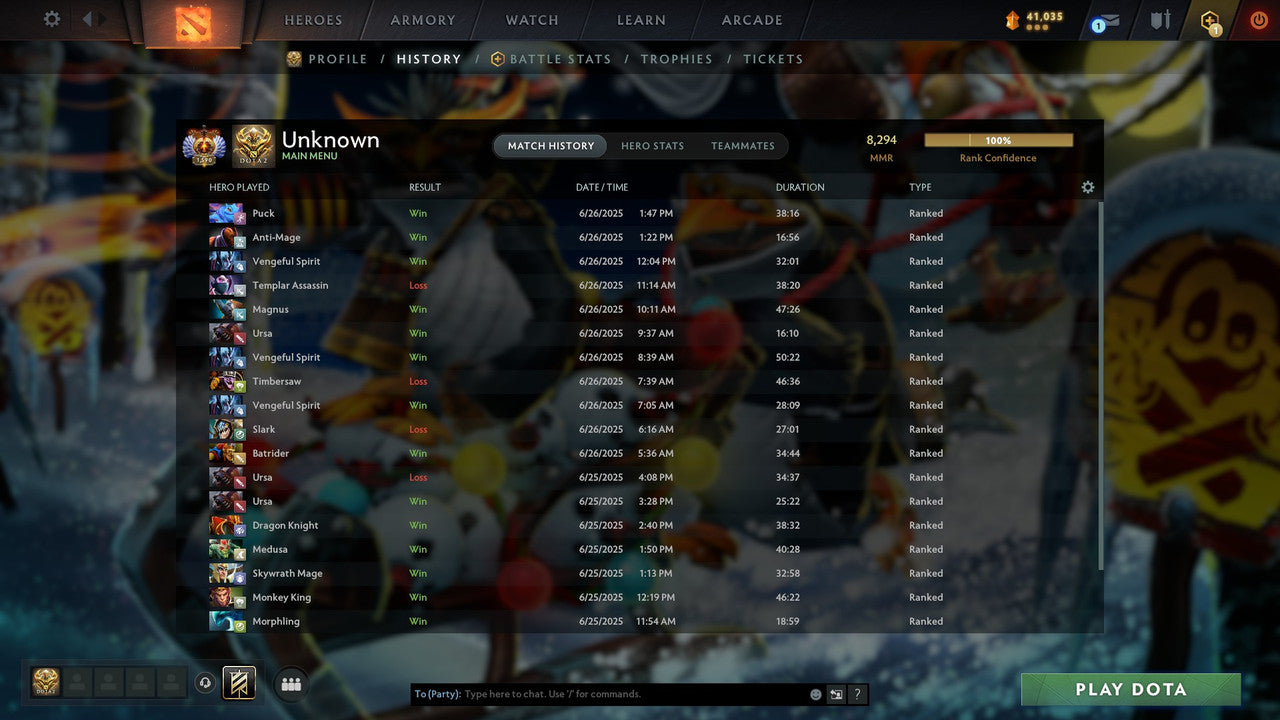Toggle the voice chat headphone button

click(207, 683)
